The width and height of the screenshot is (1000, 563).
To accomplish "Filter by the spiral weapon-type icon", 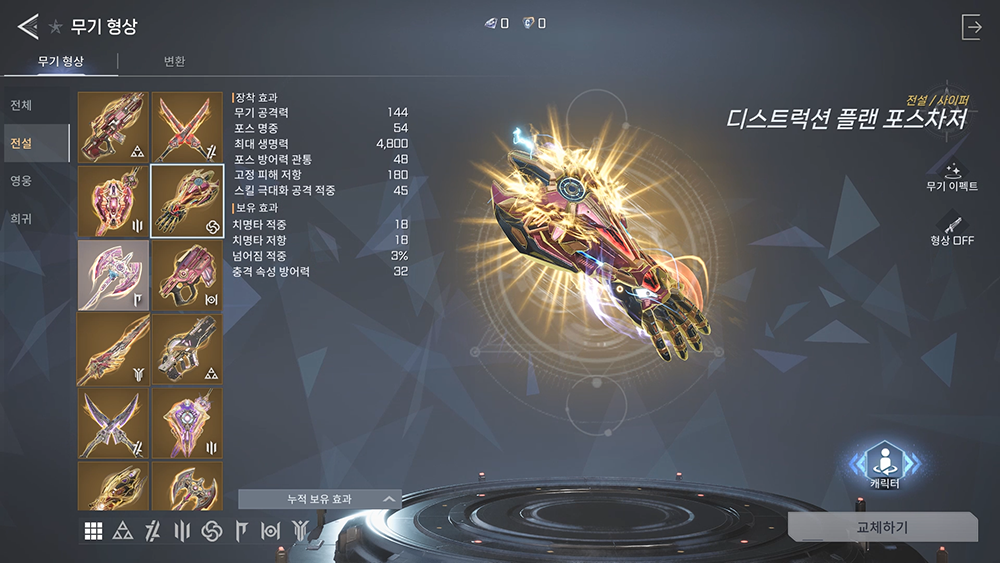I will (211, 531).
